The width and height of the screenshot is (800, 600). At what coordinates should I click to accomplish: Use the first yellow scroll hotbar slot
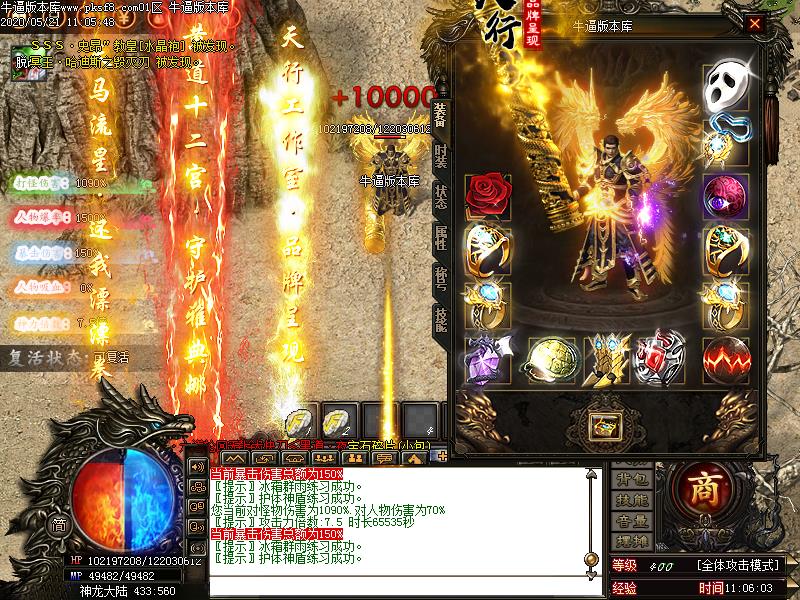[x=300, y=421]
